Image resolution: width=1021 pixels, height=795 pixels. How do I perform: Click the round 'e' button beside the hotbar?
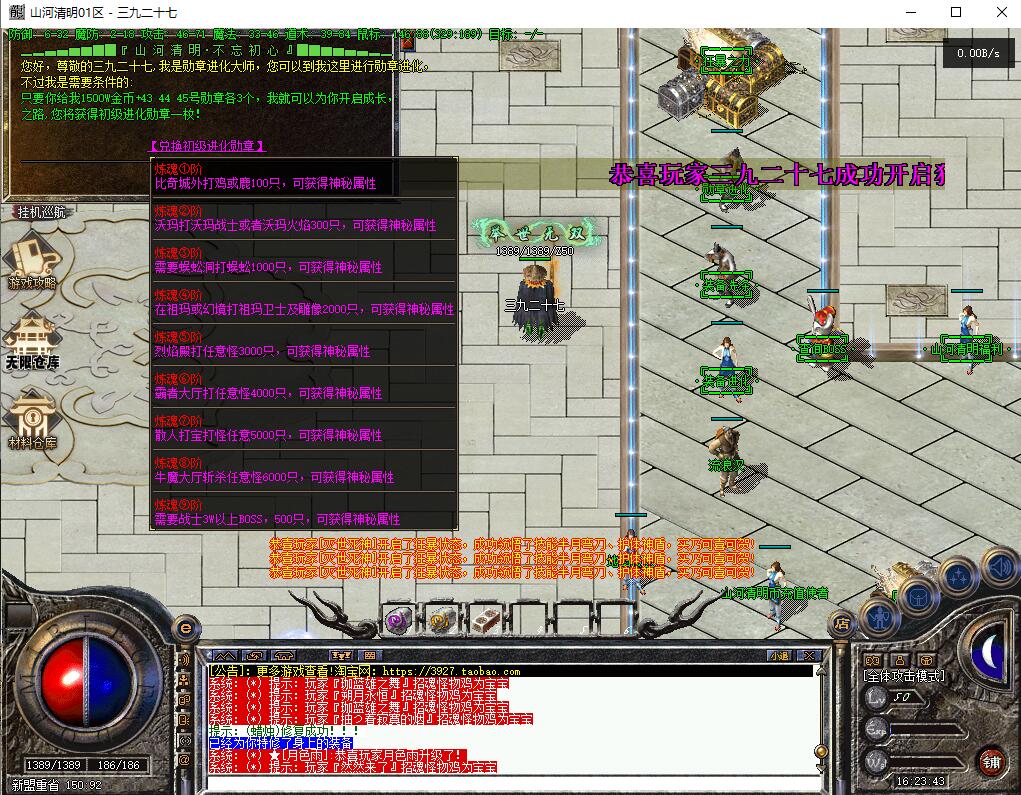(184, 627)
